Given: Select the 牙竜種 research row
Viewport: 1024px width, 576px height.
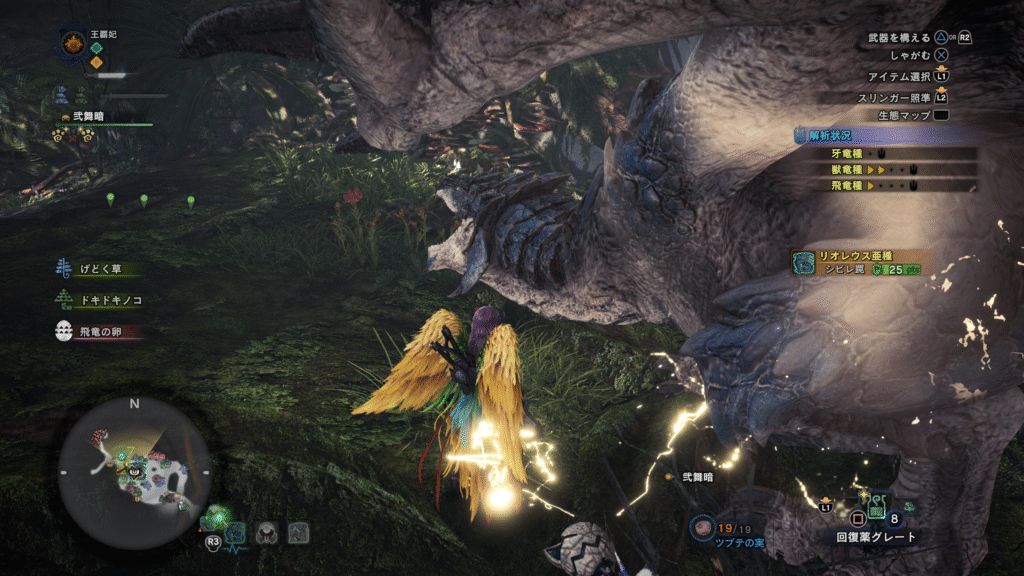Looking at the screenshot, I should (886, 154).
